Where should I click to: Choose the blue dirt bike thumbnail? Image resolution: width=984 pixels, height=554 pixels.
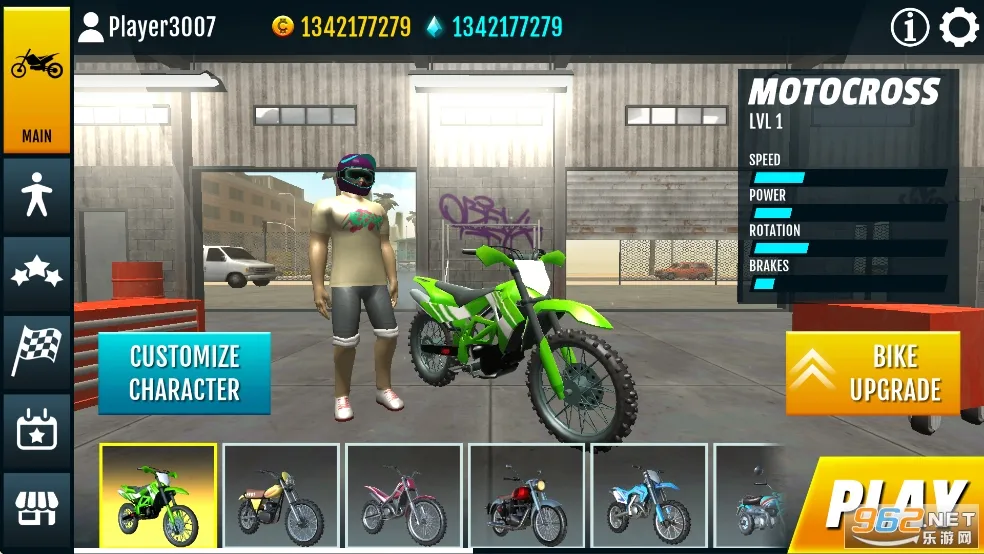(x=649, y=497)
